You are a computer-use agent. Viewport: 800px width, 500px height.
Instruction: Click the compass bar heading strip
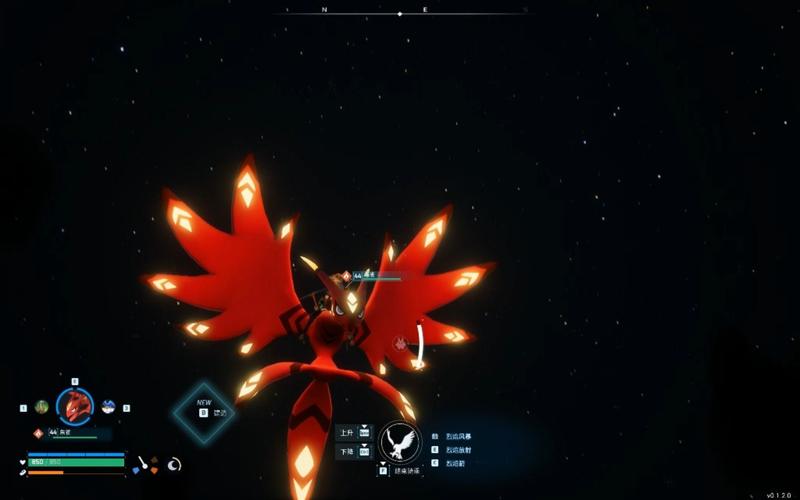400,13
